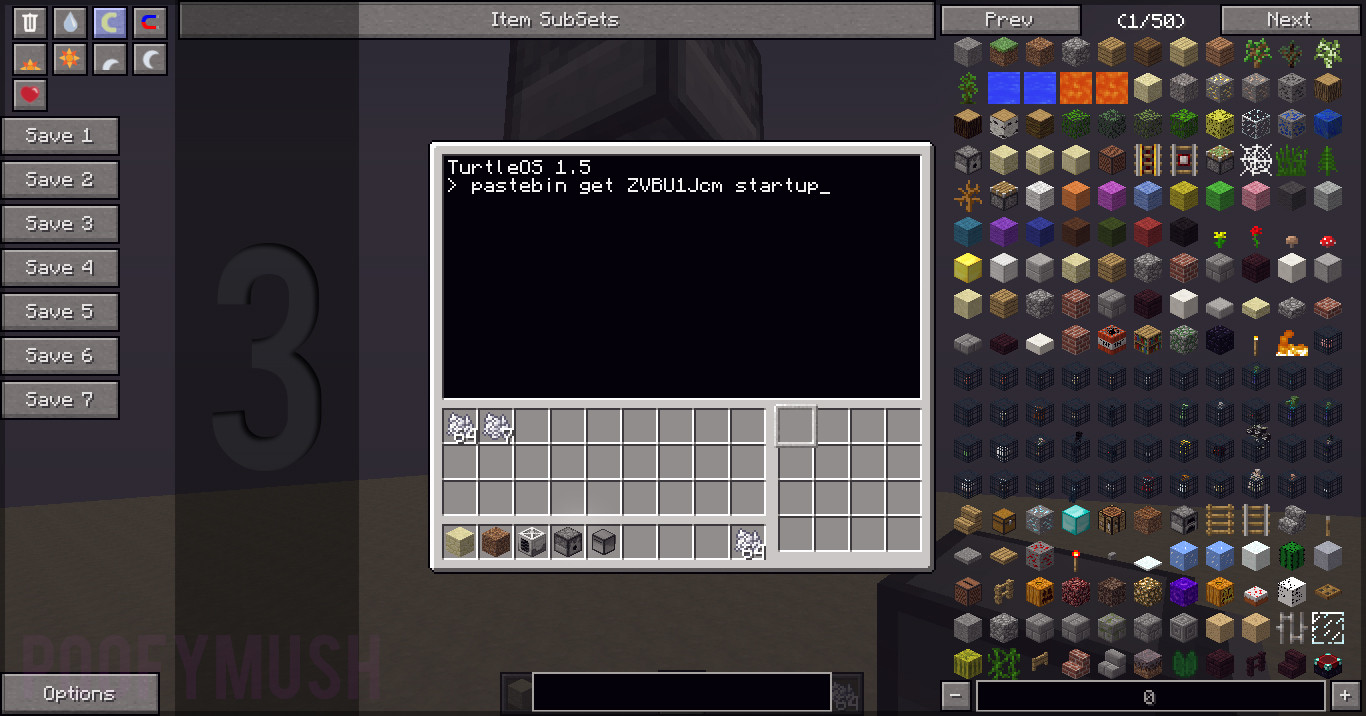
Task: Grab the cobweb from the item panel
Action: pyautogui.click(x=1255, y=159)
